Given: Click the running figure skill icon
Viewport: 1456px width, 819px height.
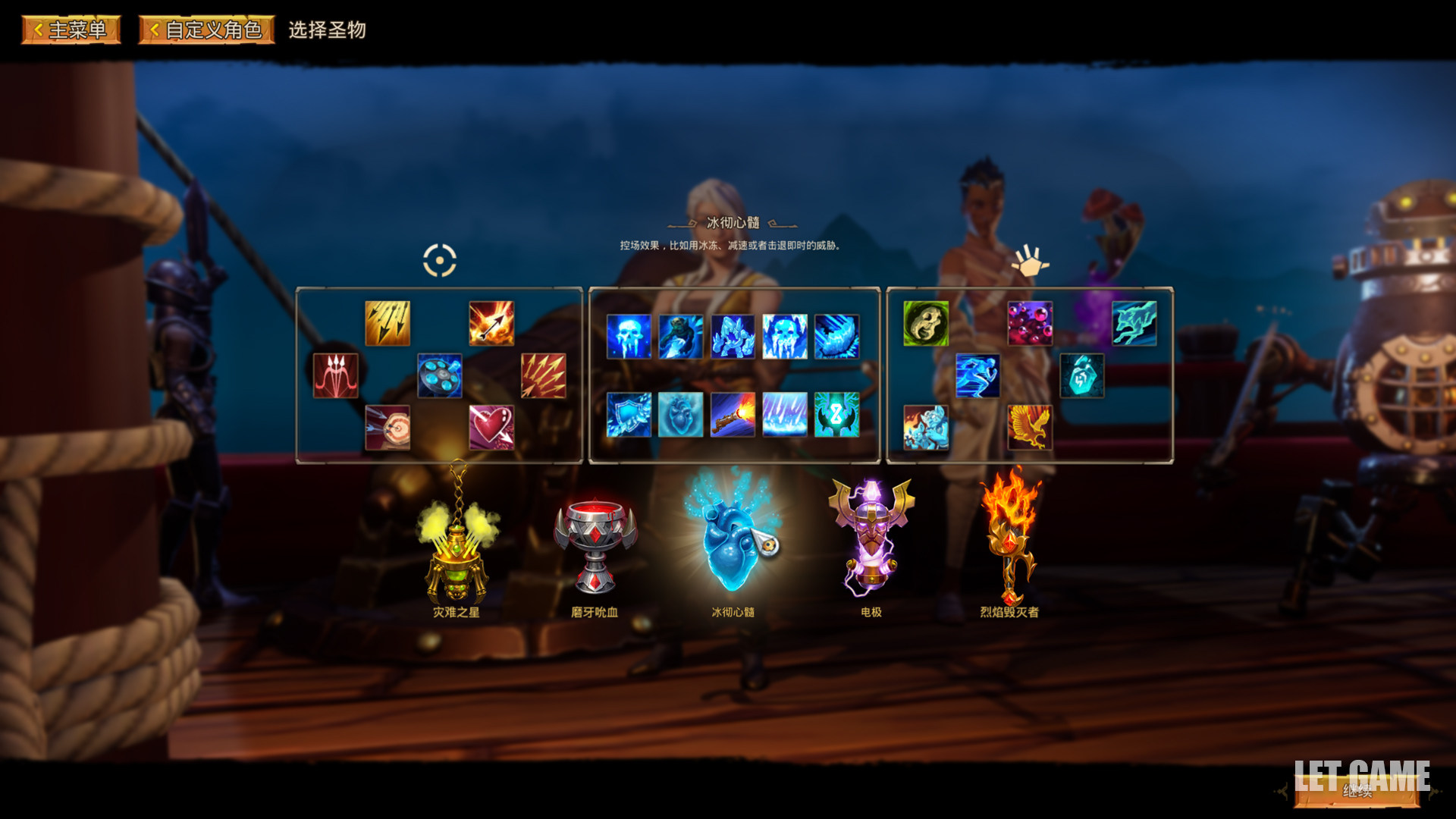Looking at the screenshot, I should point(977,375).
